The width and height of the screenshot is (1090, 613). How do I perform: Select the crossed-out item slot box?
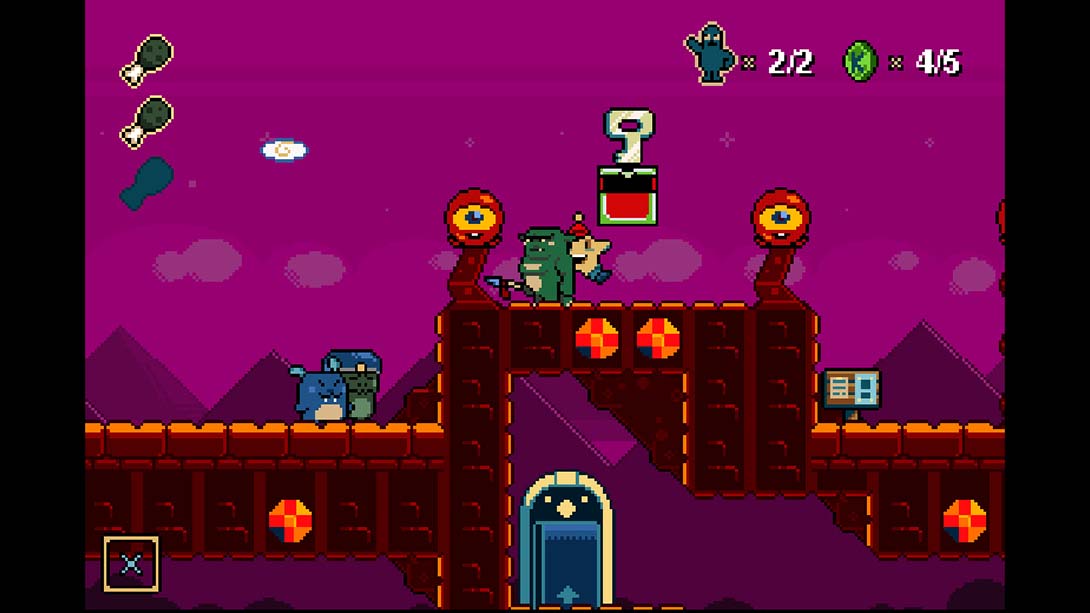[x=131, y=564]
